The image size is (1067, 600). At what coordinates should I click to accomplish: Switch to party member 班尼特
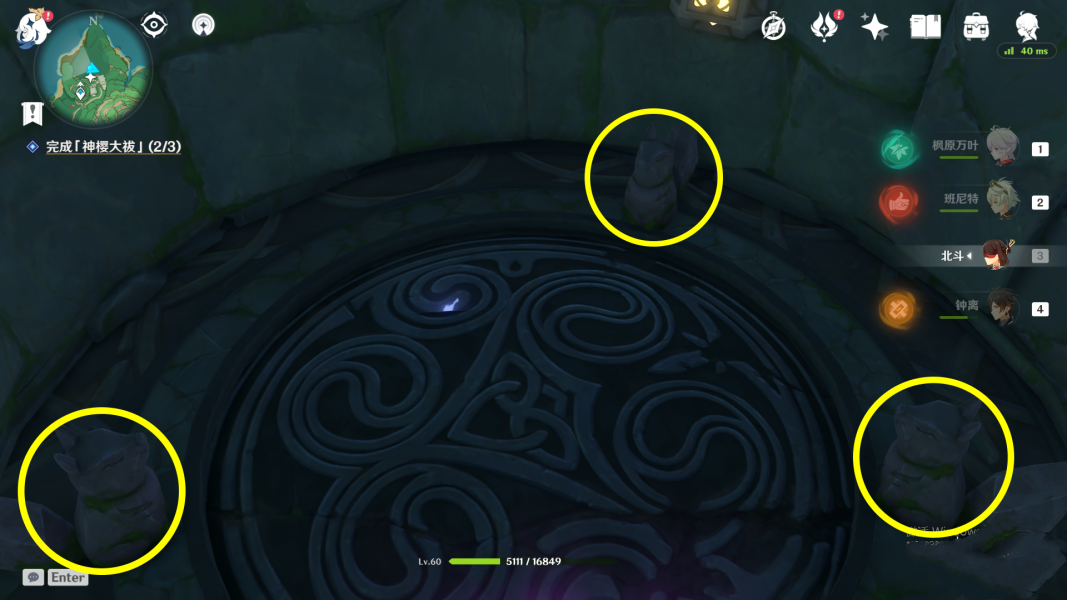[1001, 201]
